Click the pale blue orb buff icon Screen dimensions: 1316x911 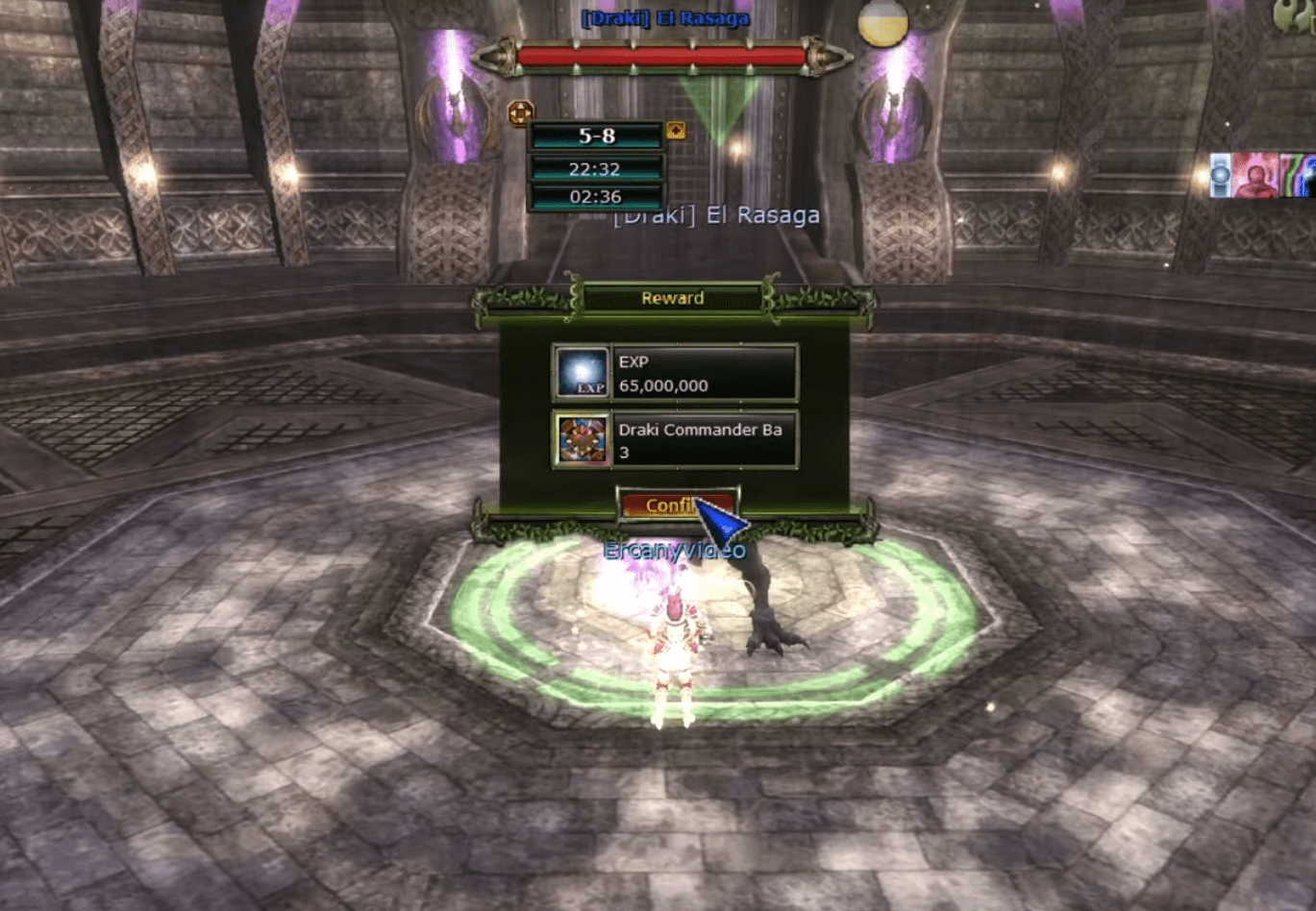click(1221, 176)
